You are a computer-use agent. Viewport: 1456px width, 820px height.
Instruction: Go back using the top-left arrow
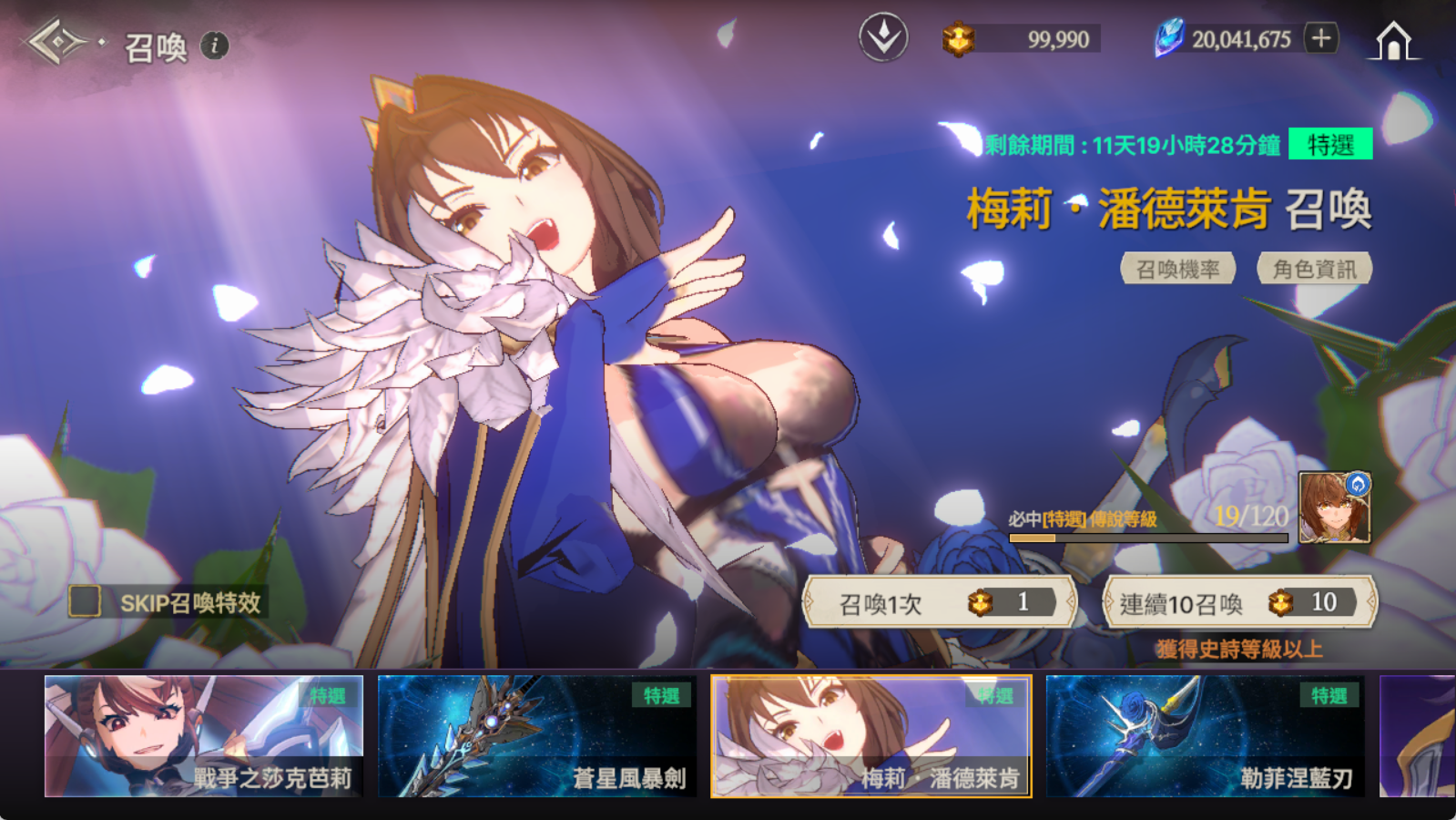point(56,42)
